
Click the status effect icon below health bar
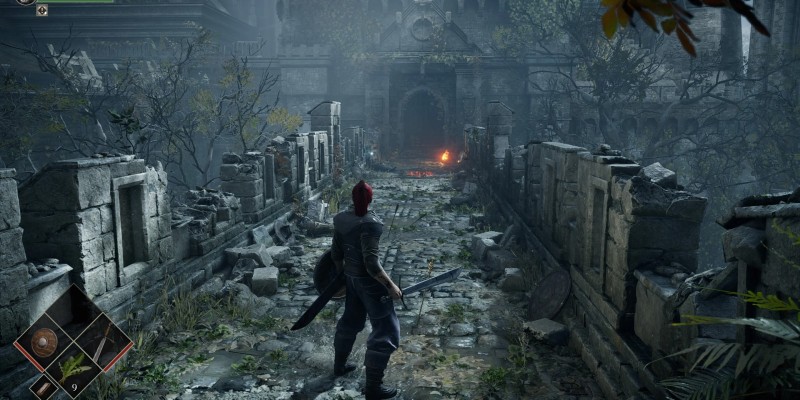pos(41,10)
